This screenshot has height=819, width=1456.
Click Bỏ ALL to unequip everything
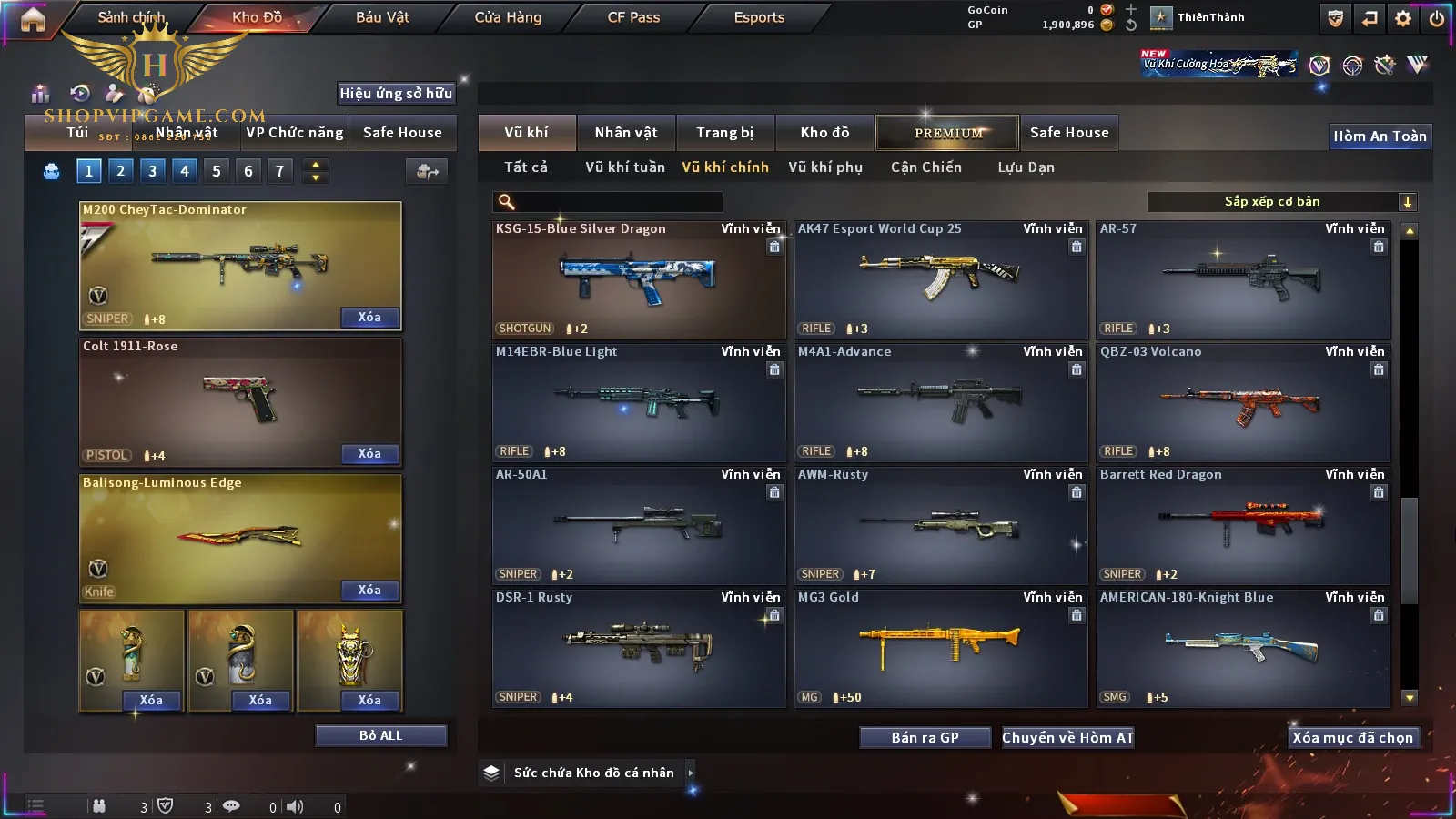380,735
